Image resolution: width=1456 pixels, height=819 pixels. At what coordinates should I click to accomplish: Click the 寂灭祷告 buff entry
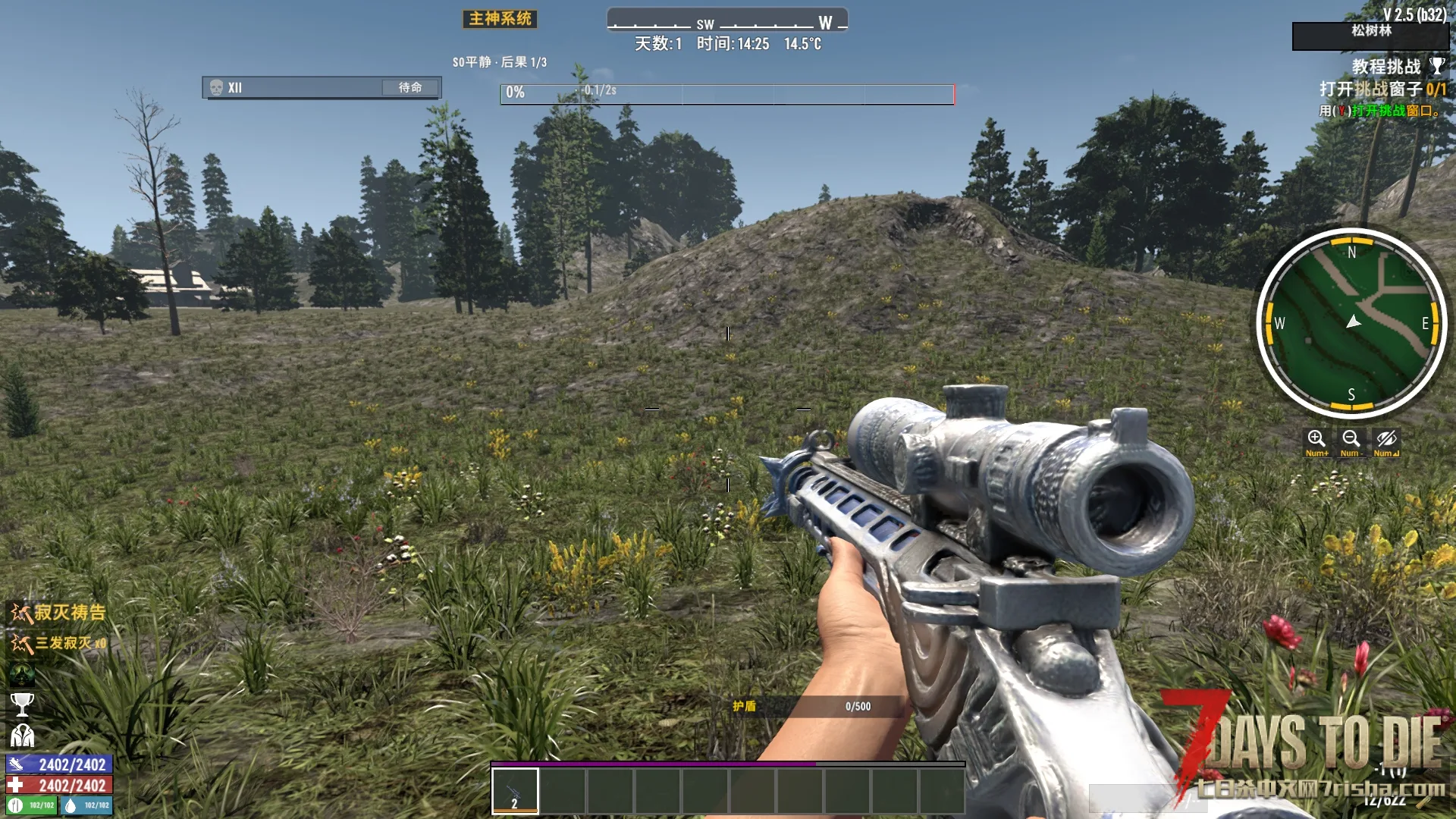coord(59,613)
